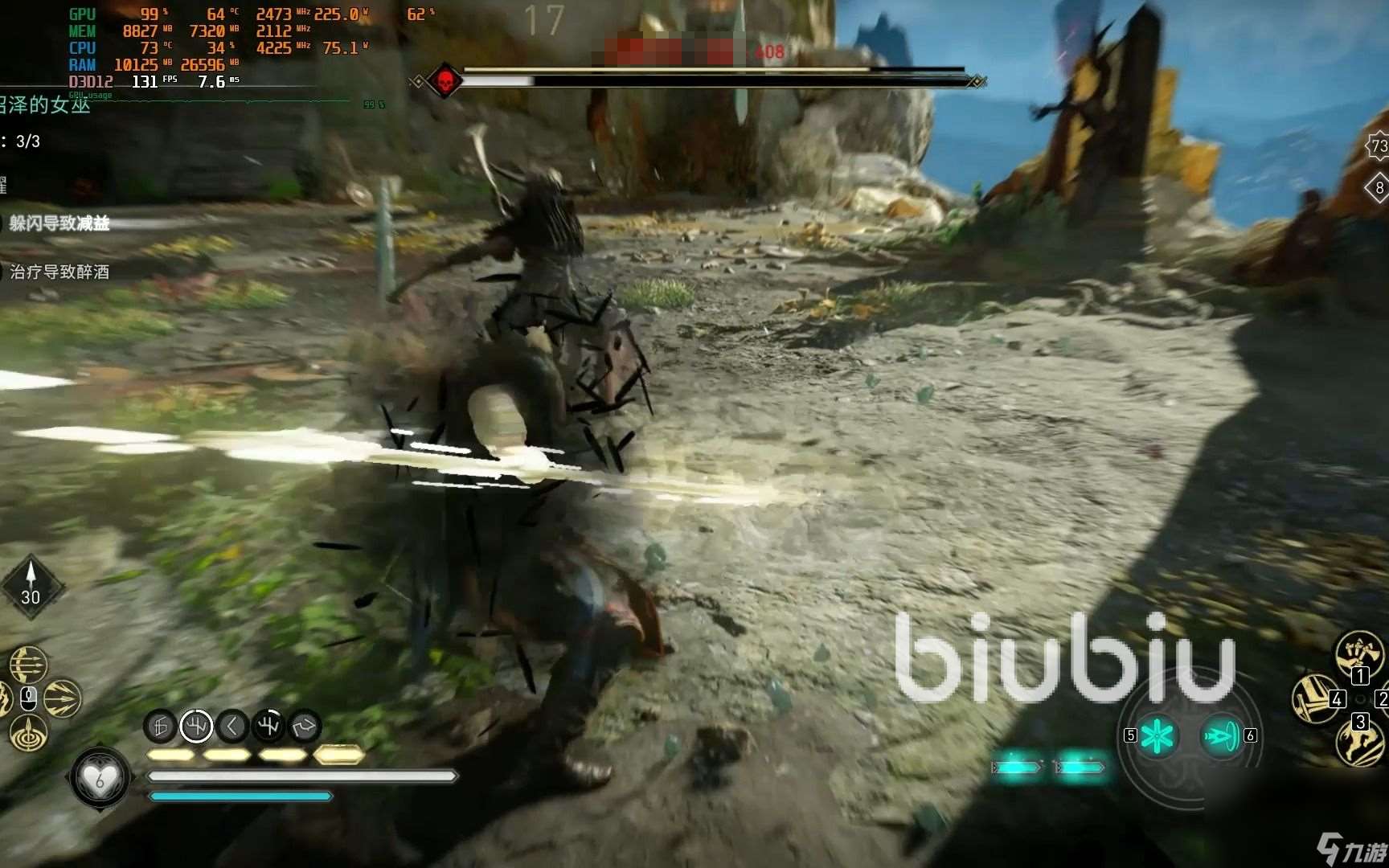Click the red skull boss marker
1389x868 pixels.
(444, 80)
